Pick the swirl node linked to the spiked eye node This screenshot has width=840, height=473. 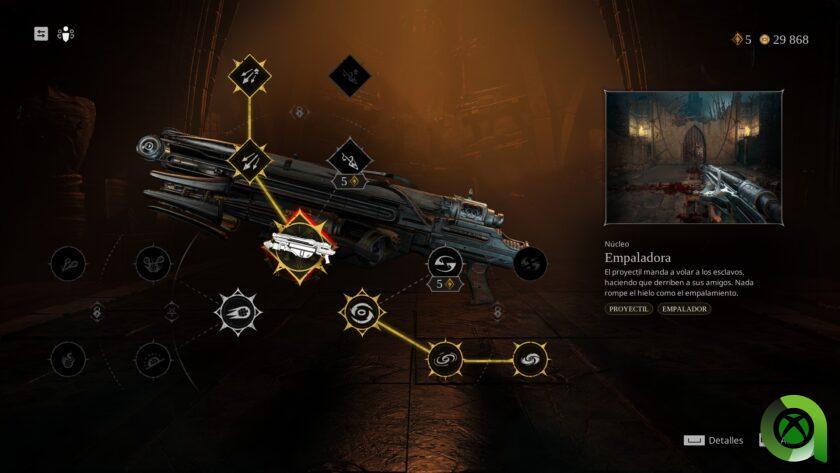pos(444,358)
